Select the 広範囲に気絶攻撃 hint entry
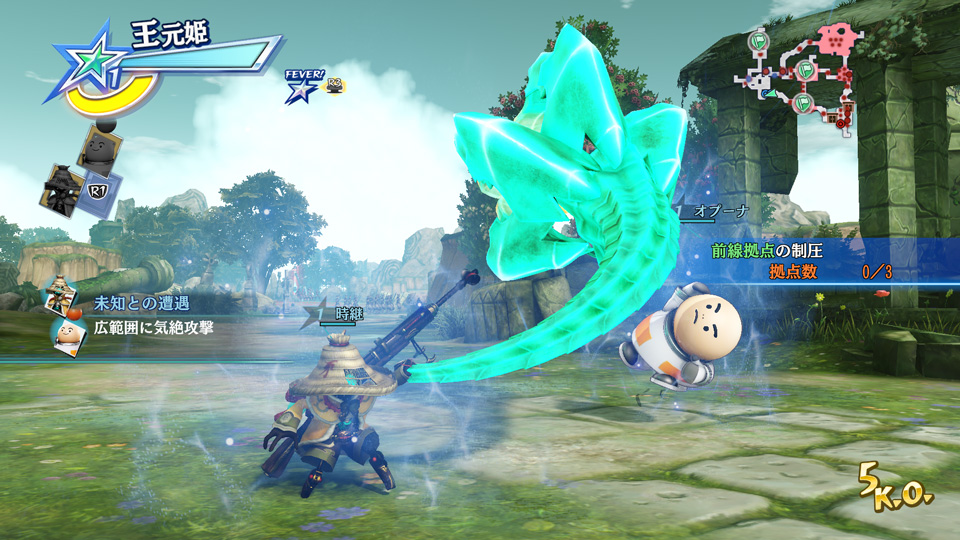The height and width of the screenshot is (540, 960). click(153, 327)
